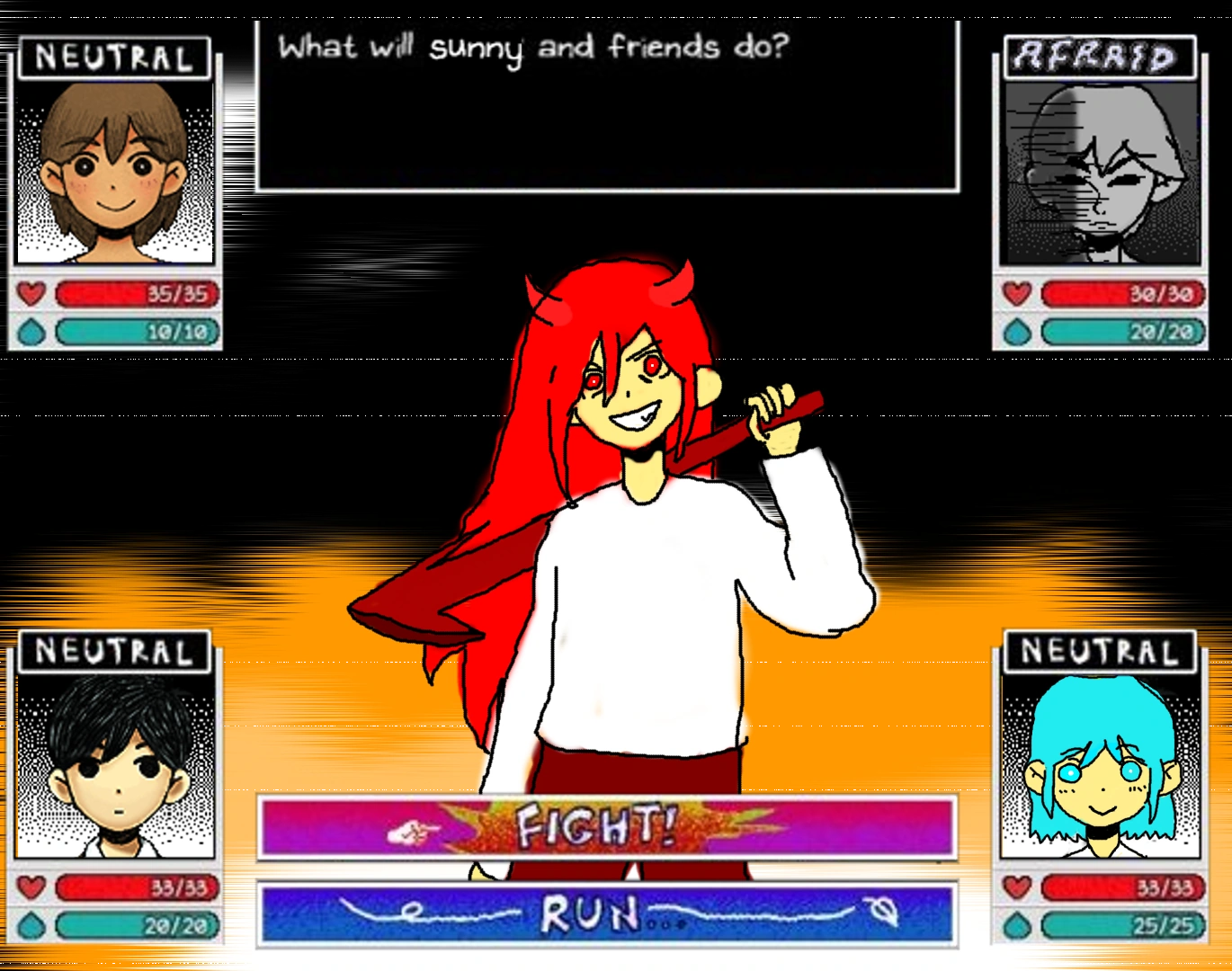
Task: Click the heart icon under the AFRAID portrait
Action: 1018,292
